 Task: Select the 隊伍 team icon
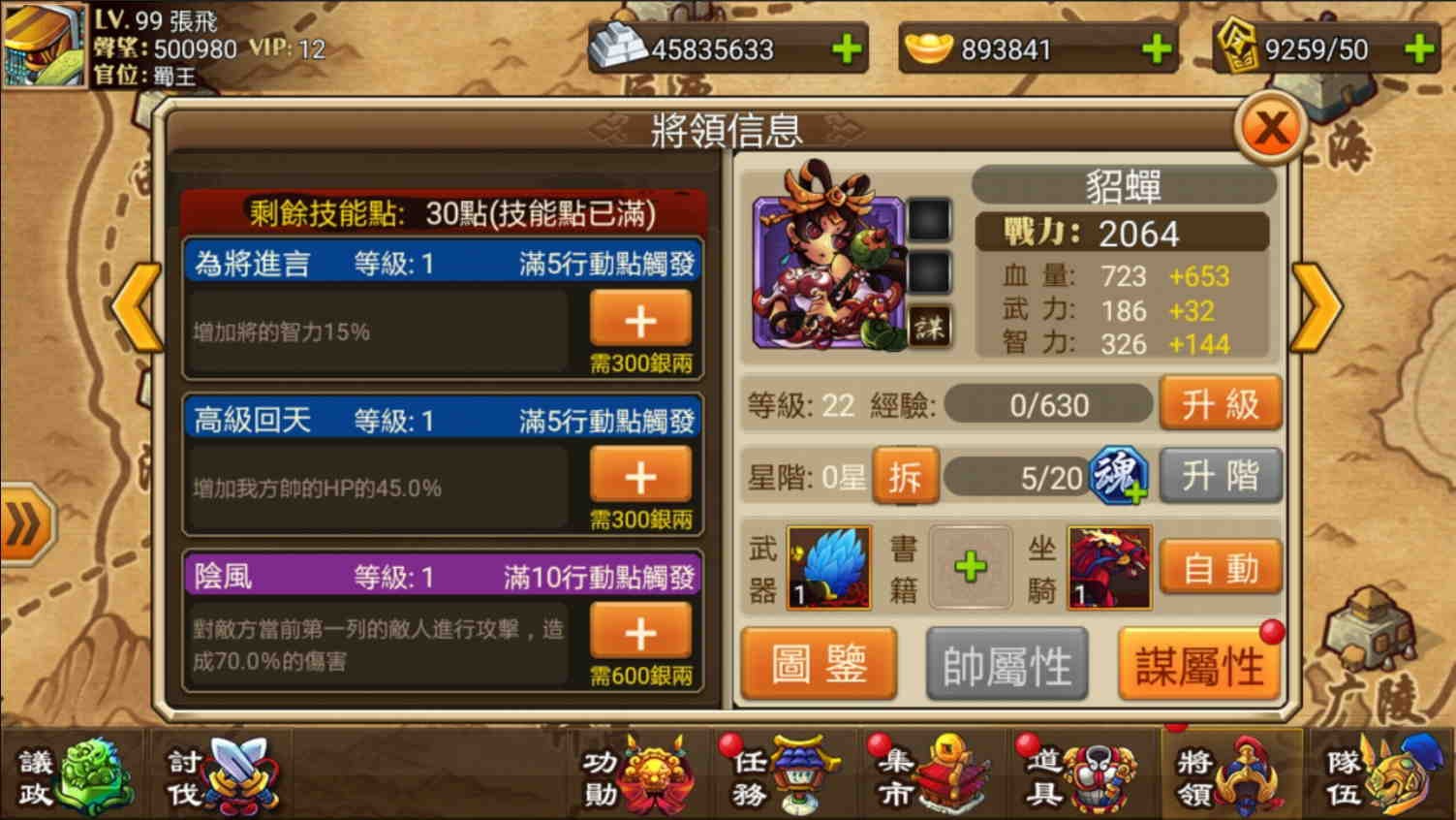pyautogui.click(x=1380, y=775)
